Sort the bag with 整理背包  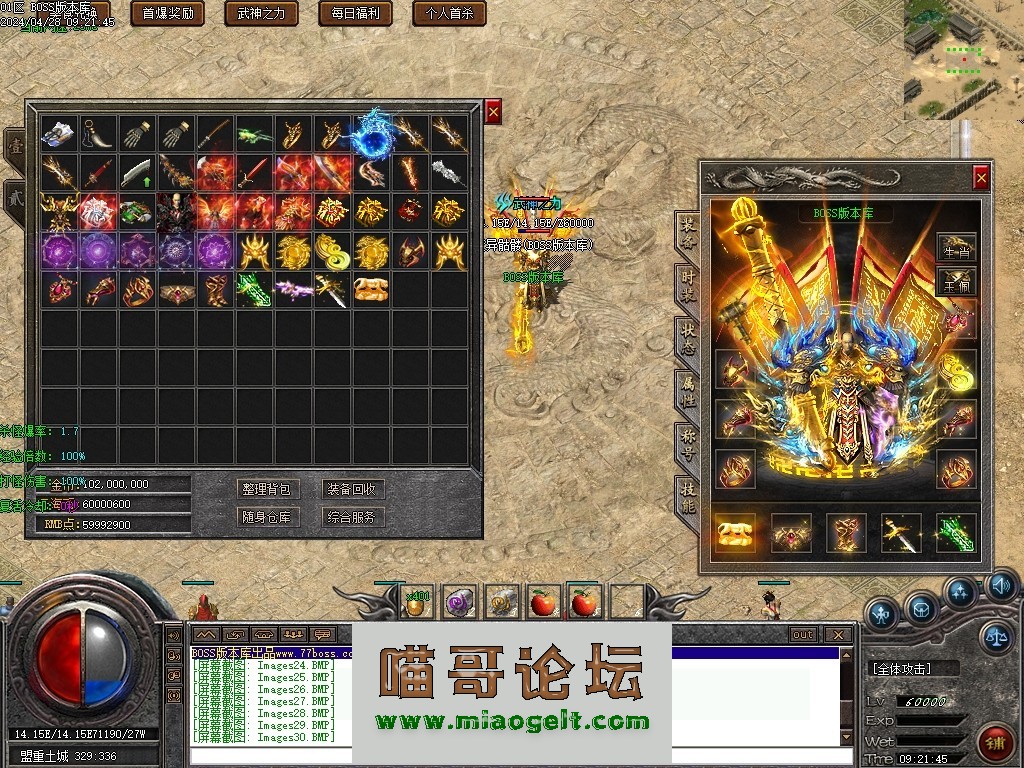(x=268, y=489)
